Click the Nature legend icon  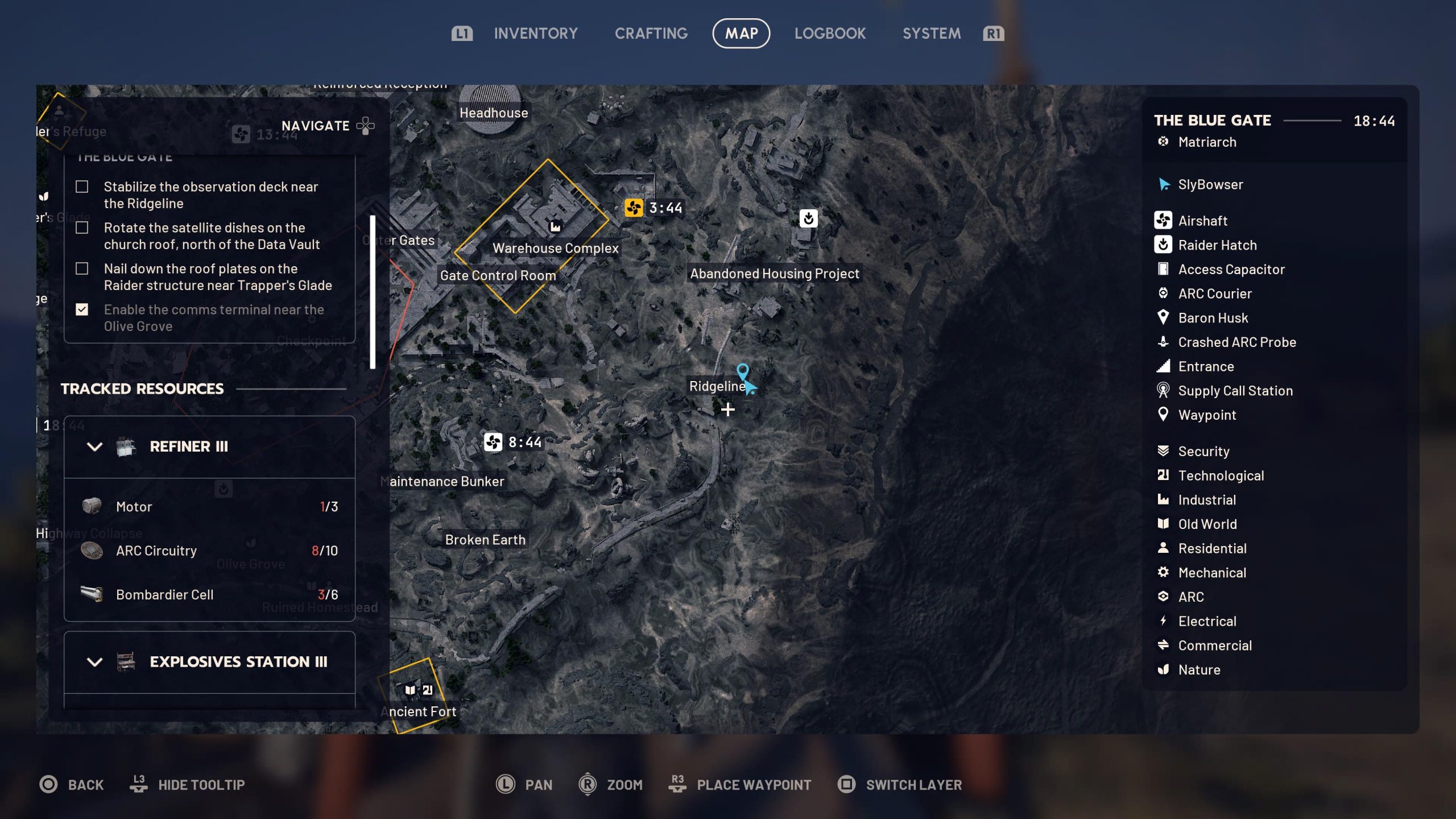(1164, 669)
